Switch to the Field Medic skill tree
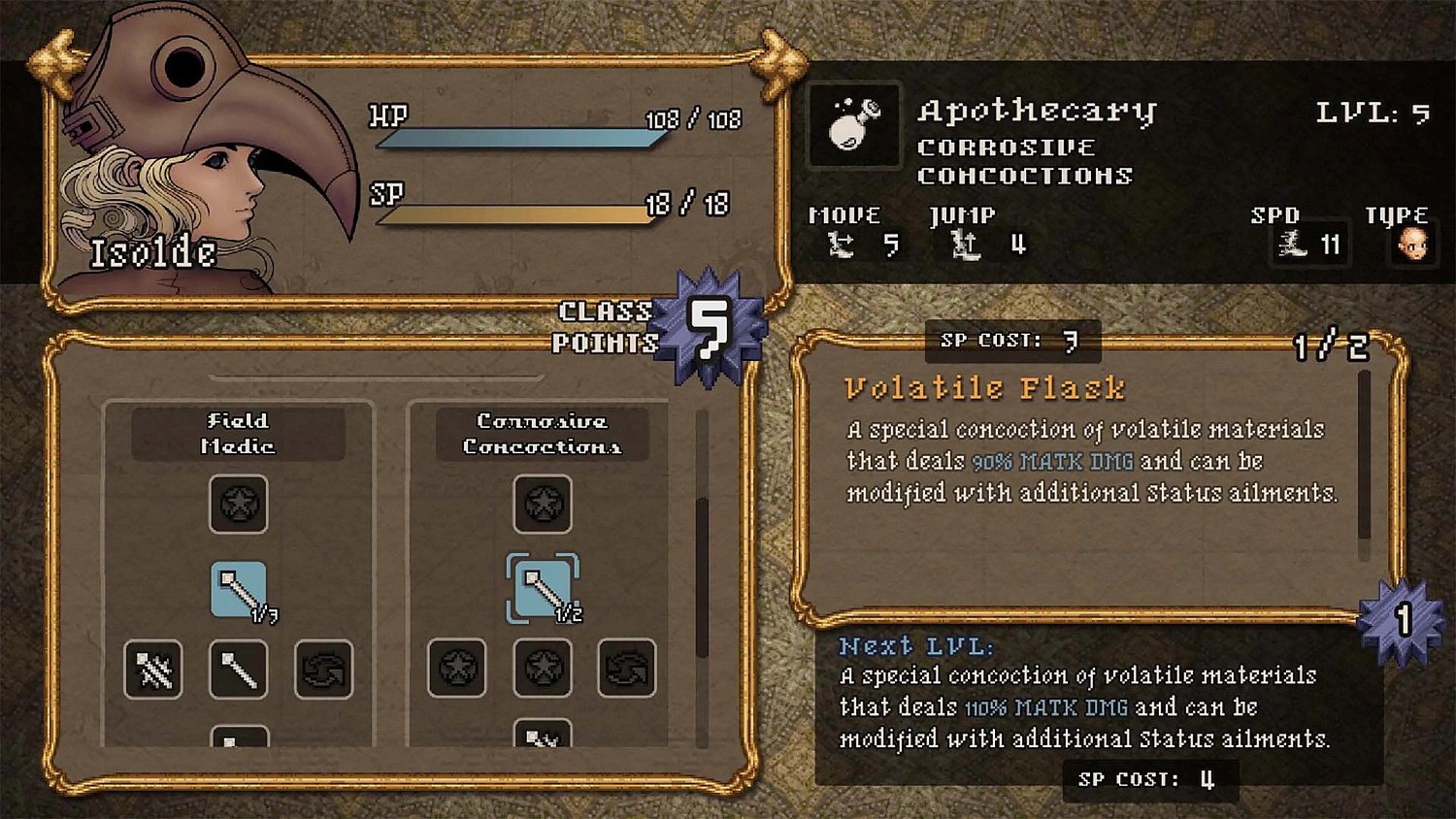The image size is (1456, 819). [x=239, y=434]
